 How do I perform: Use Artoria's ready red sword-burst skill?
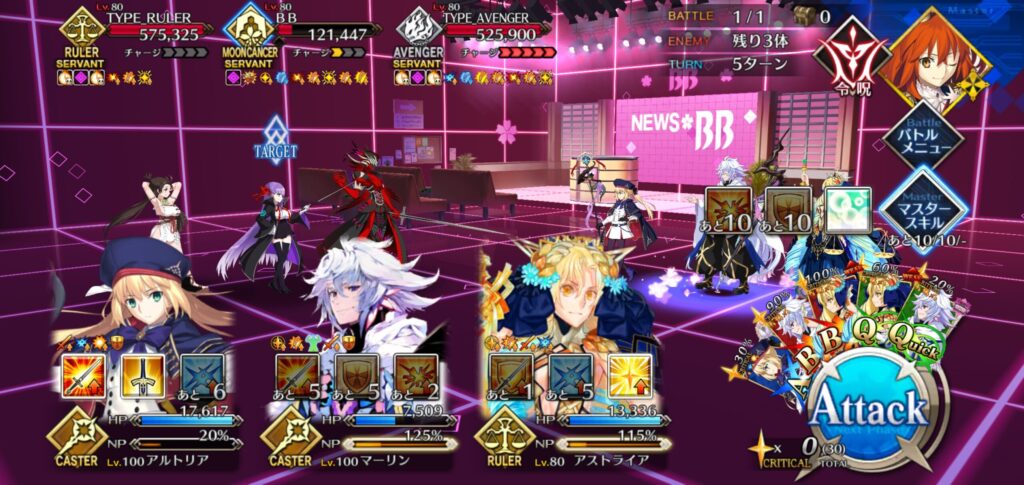[x=83, y=379]
